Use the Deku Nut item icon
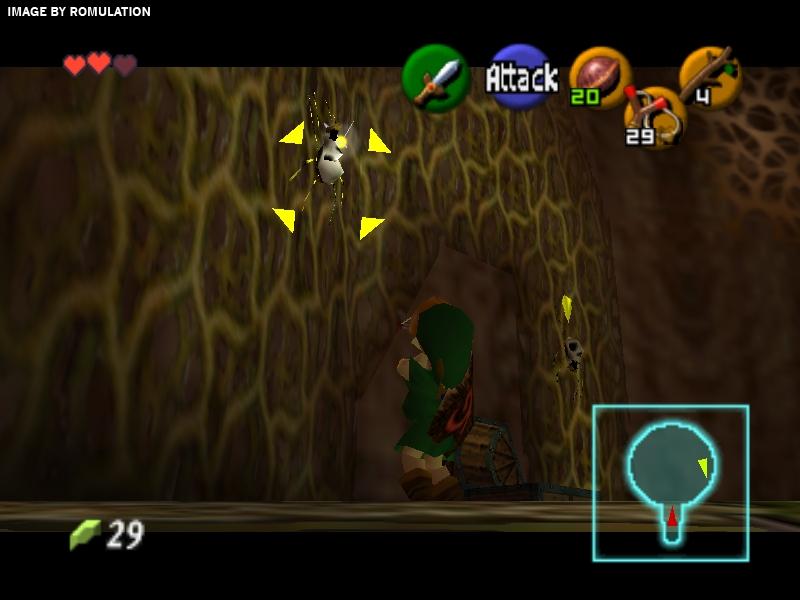This screenshot has height=600, width=800. coord(600,77)
